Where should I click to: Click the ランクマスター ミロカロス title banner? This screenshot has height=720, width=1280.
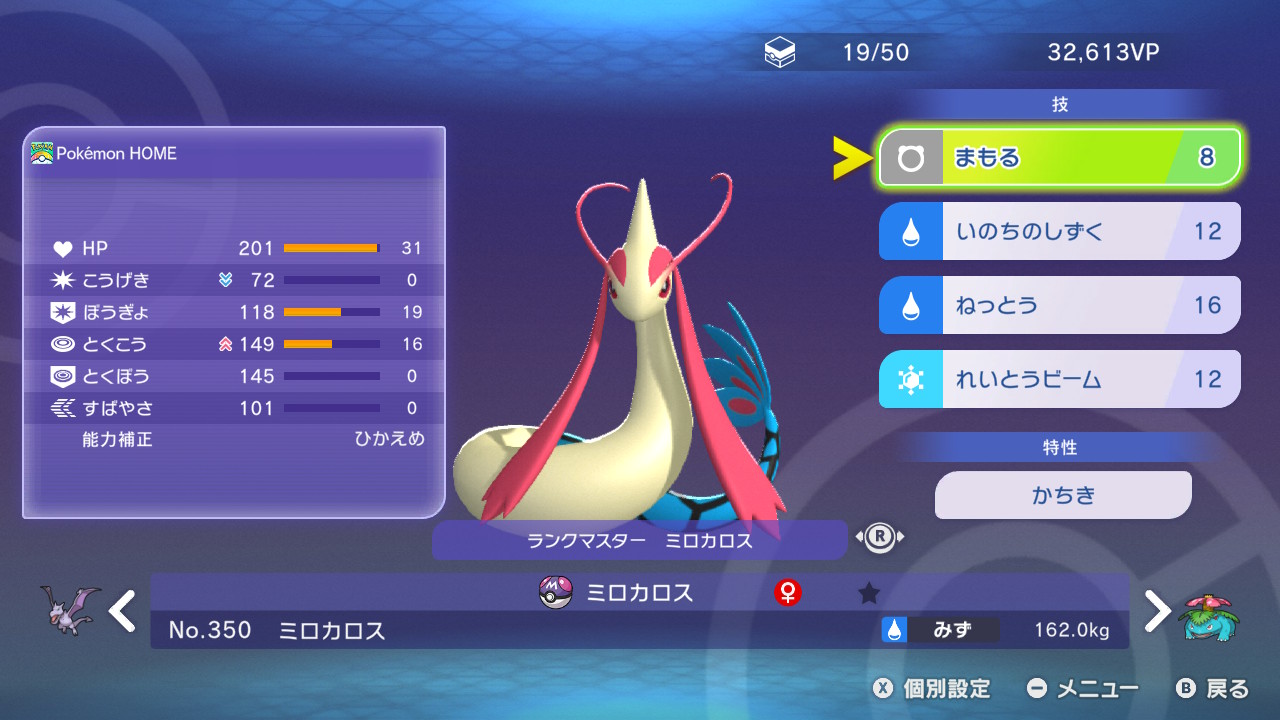coord(639,541)
